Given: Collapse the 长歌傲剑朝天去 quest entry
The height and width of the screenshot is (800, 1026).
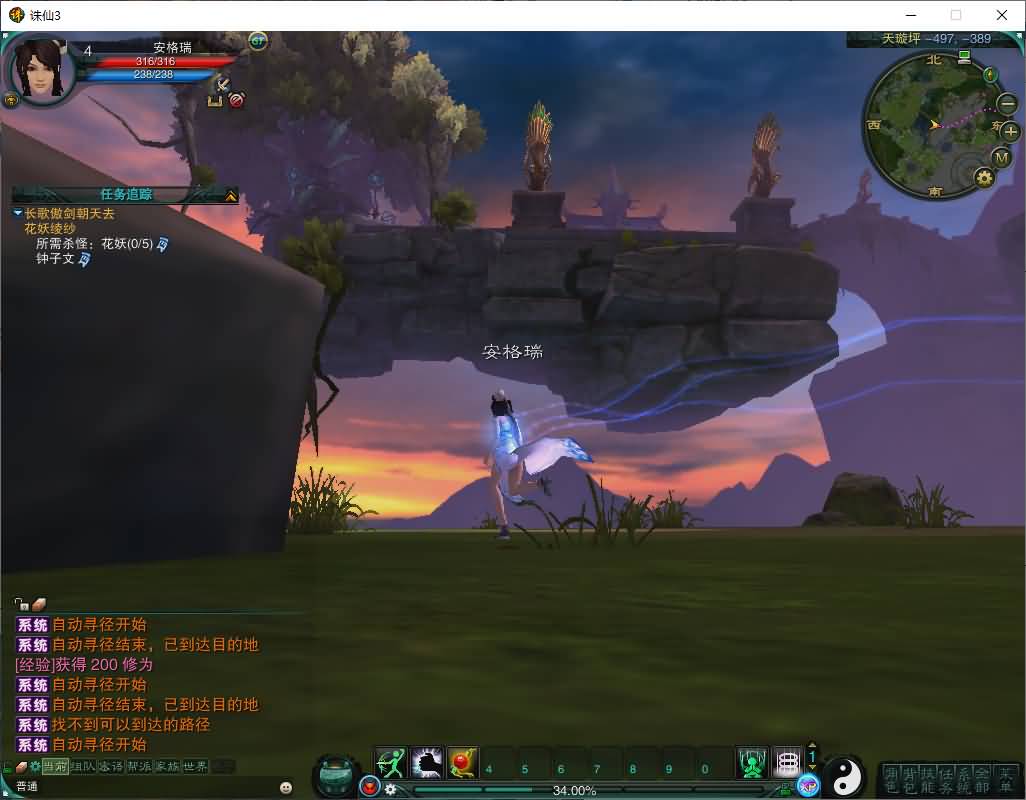Looking at the screenshot, I should point(18,213).
